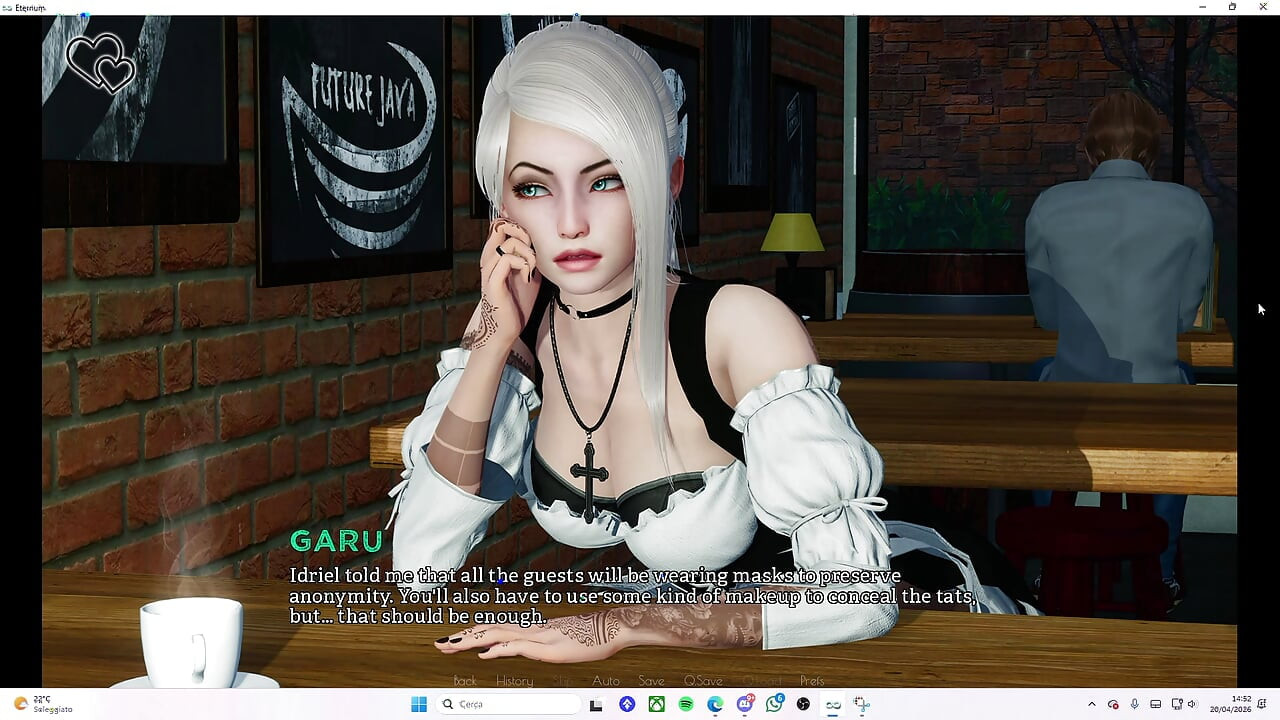The image size is (1280, 720).
Task: Go back one dialogue line
Action: (x=465, y=681)
